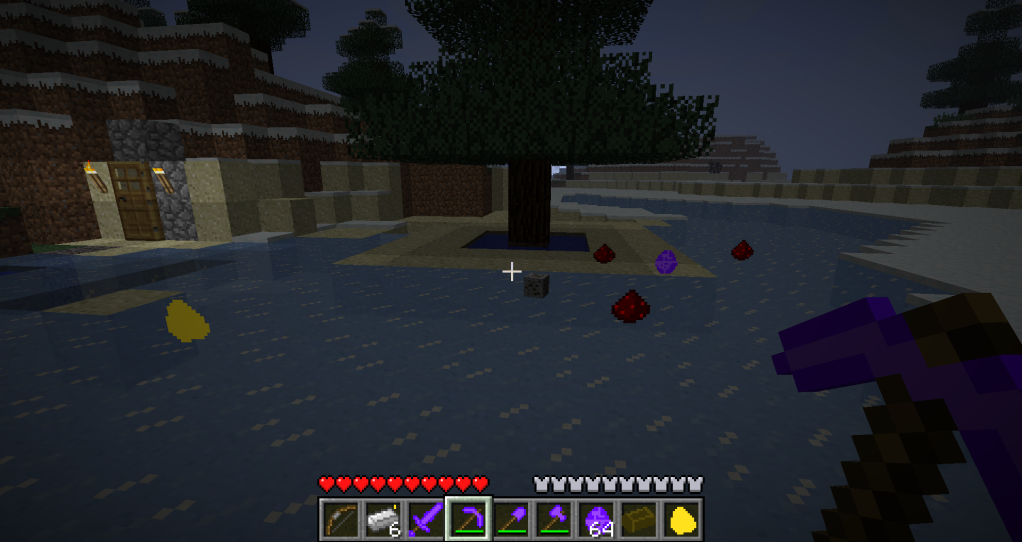Switch to the purple shovel
This screenshot has height=542, width=1022.
tap(511, 518)
